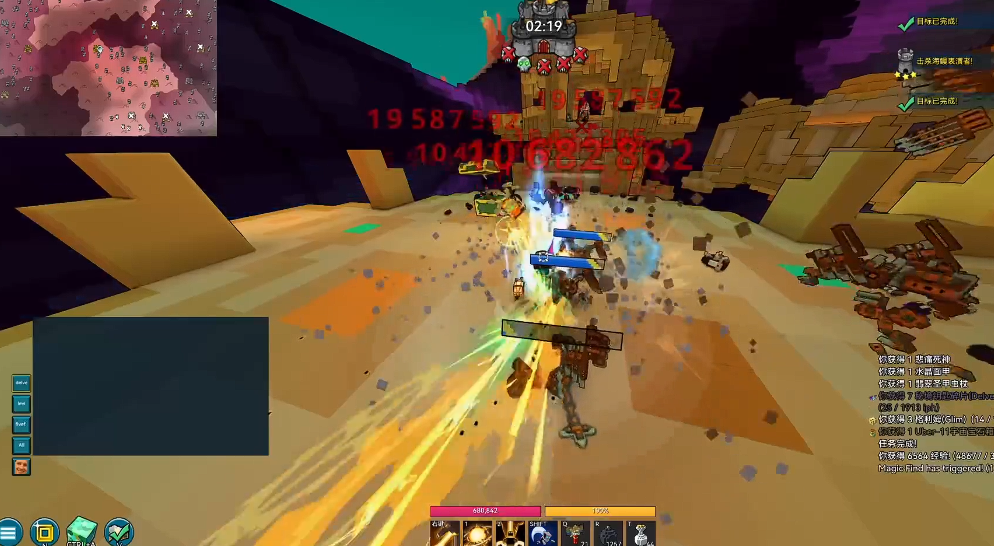Use the silver trophy item in slot T
Image resolution: width=994 pixels, height=546 pixels.
coord(641,534)
